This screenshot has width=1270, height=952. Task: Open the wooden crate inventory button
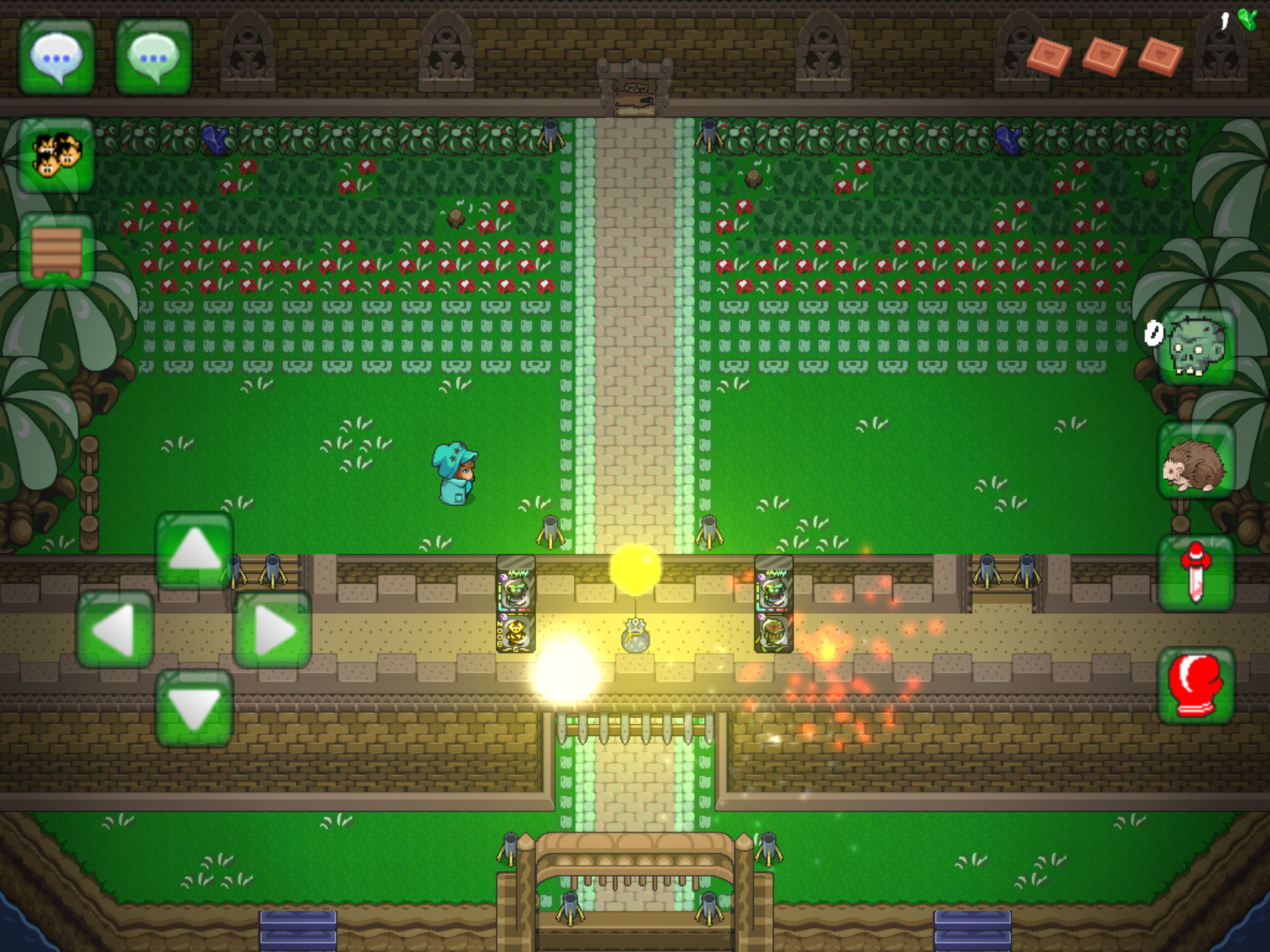click(x=56, y=251)
